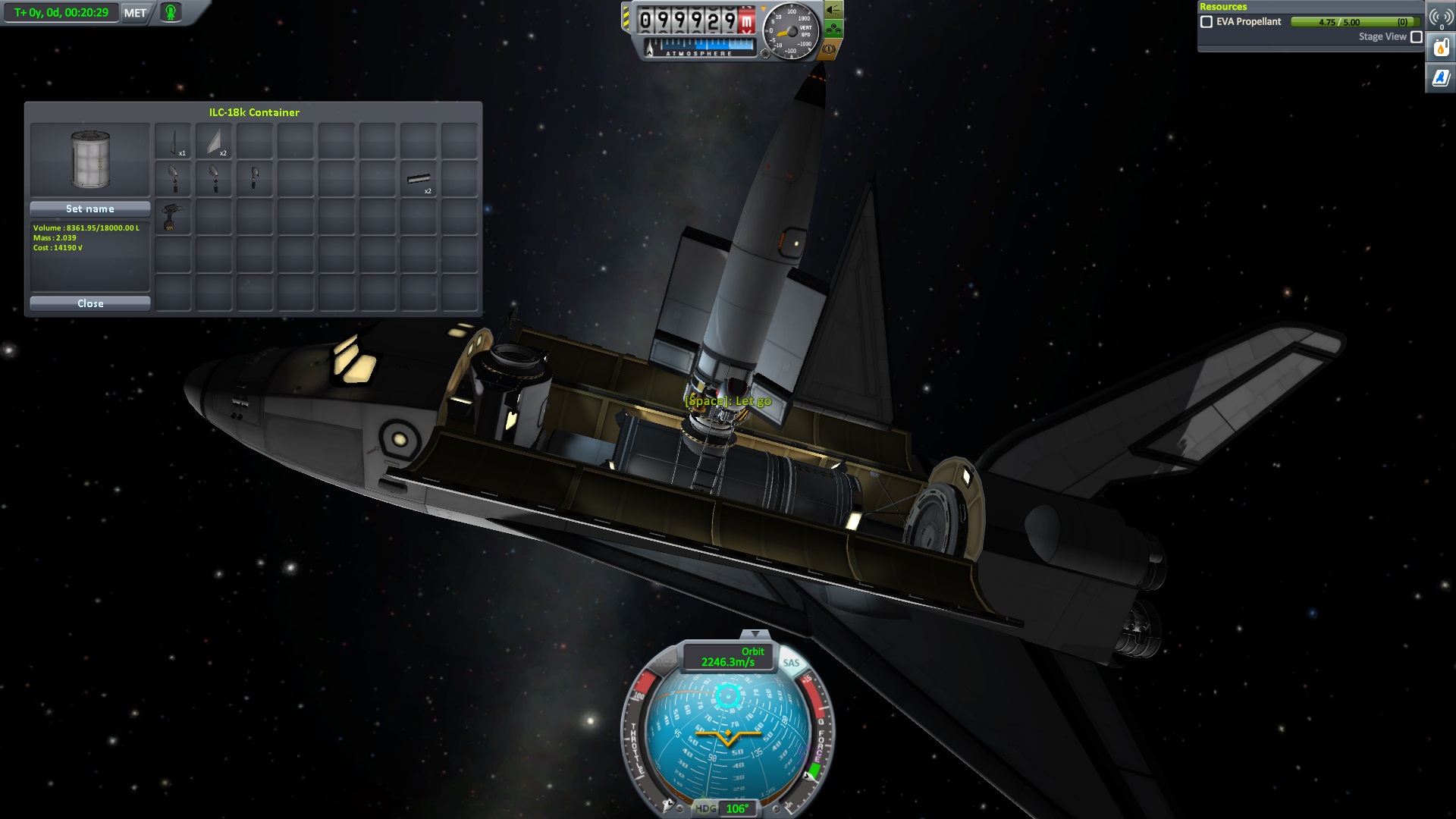The width and height of the screenshot is (1456, 819).
Task: Toggle the lights action group button
Action: [833, 10]
